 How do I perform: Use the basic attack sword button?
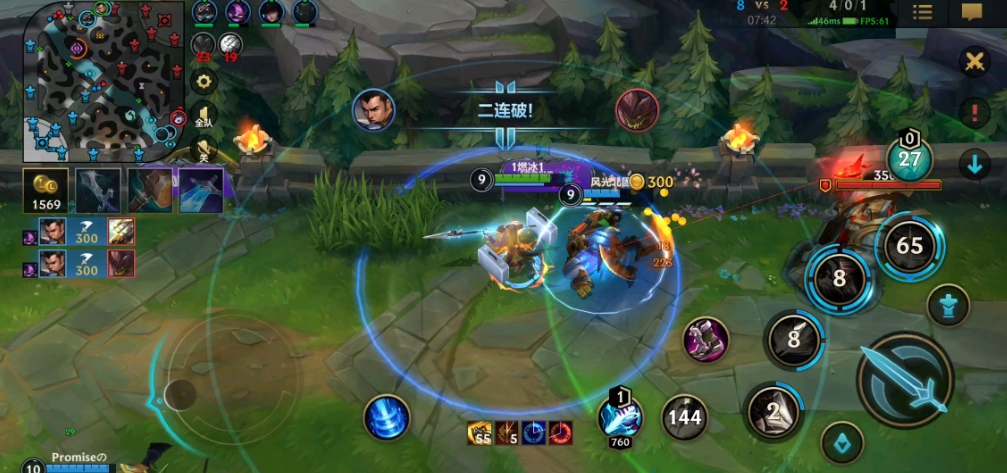[905, 380]
